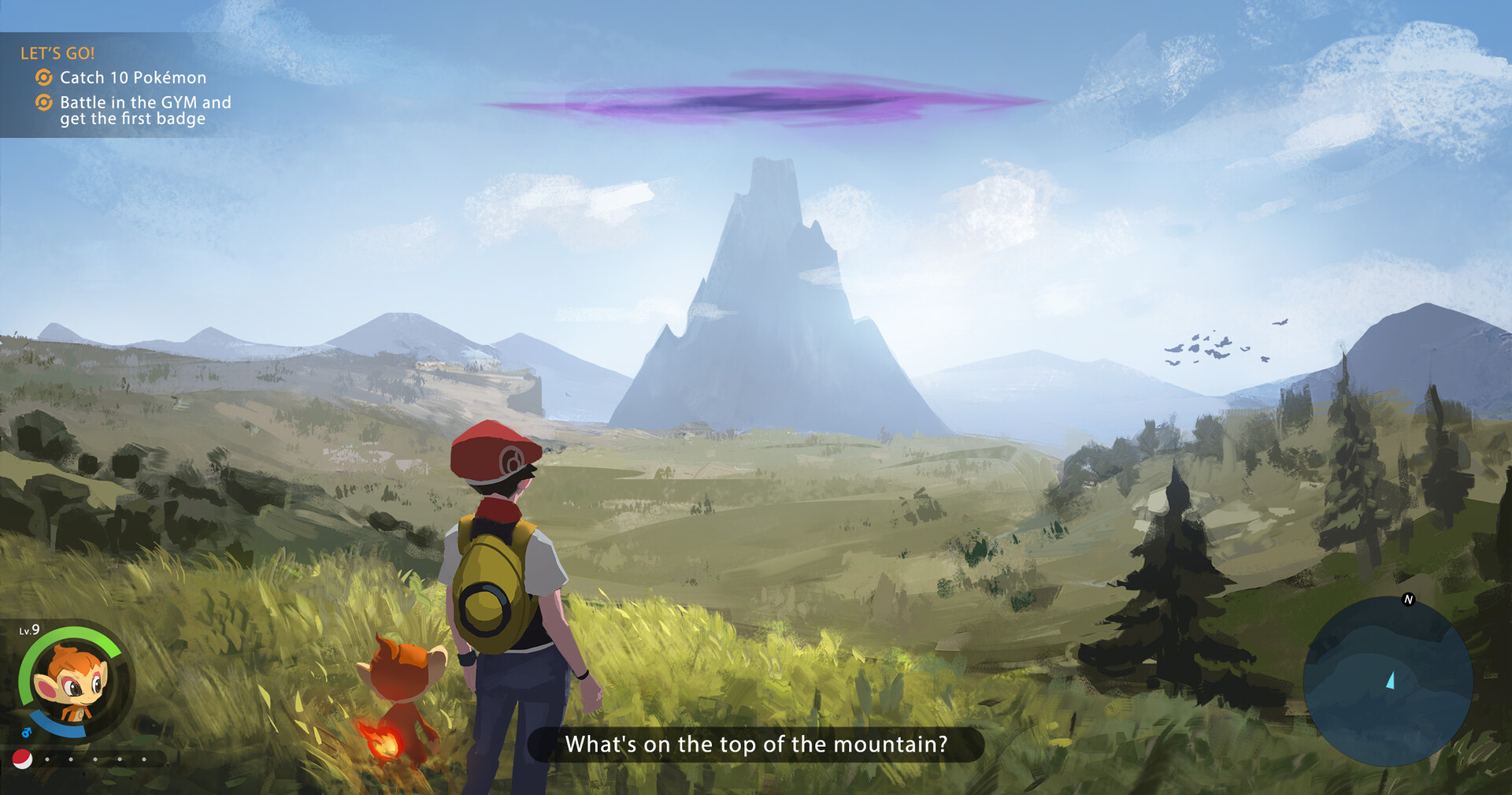Open Chimchar's summary via the Lv.9 label

pos(28,631)
